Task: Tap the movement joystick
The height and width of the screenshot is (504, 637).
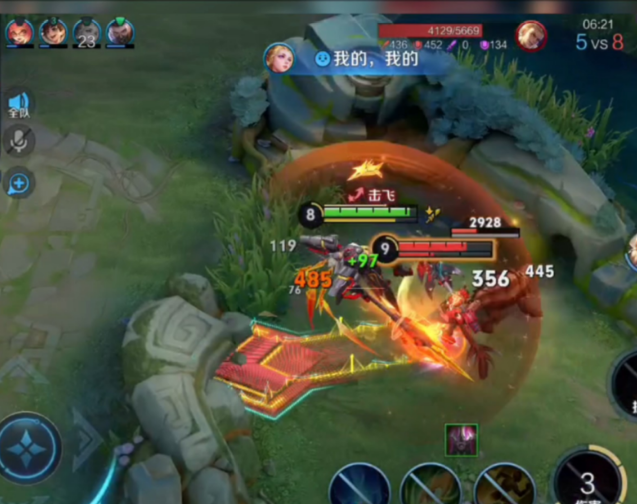Action: click(x=30, y=448)
